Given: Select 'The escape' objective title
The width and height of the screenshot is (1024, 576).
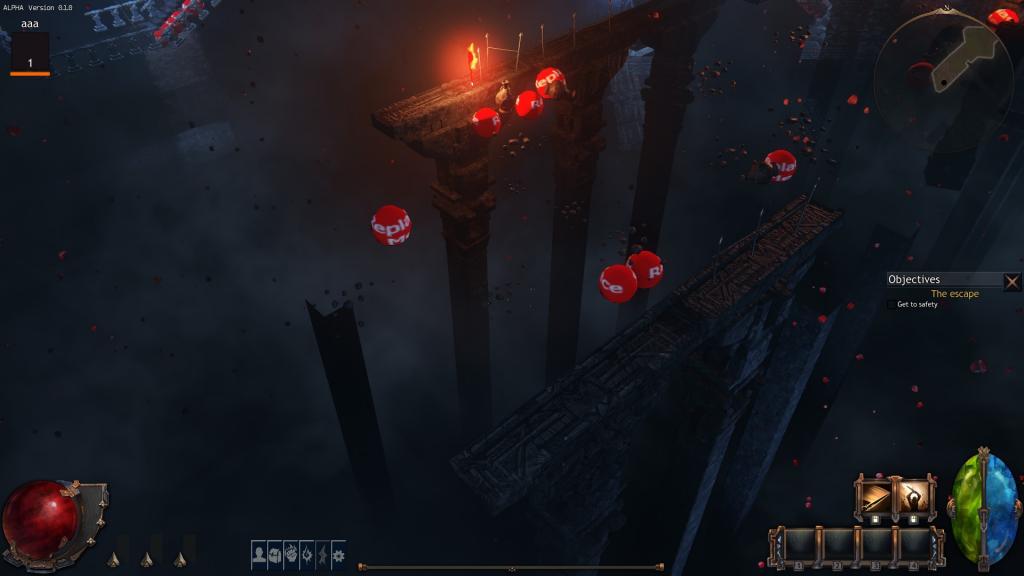Looking at the screenshot, I should point(954,294).
